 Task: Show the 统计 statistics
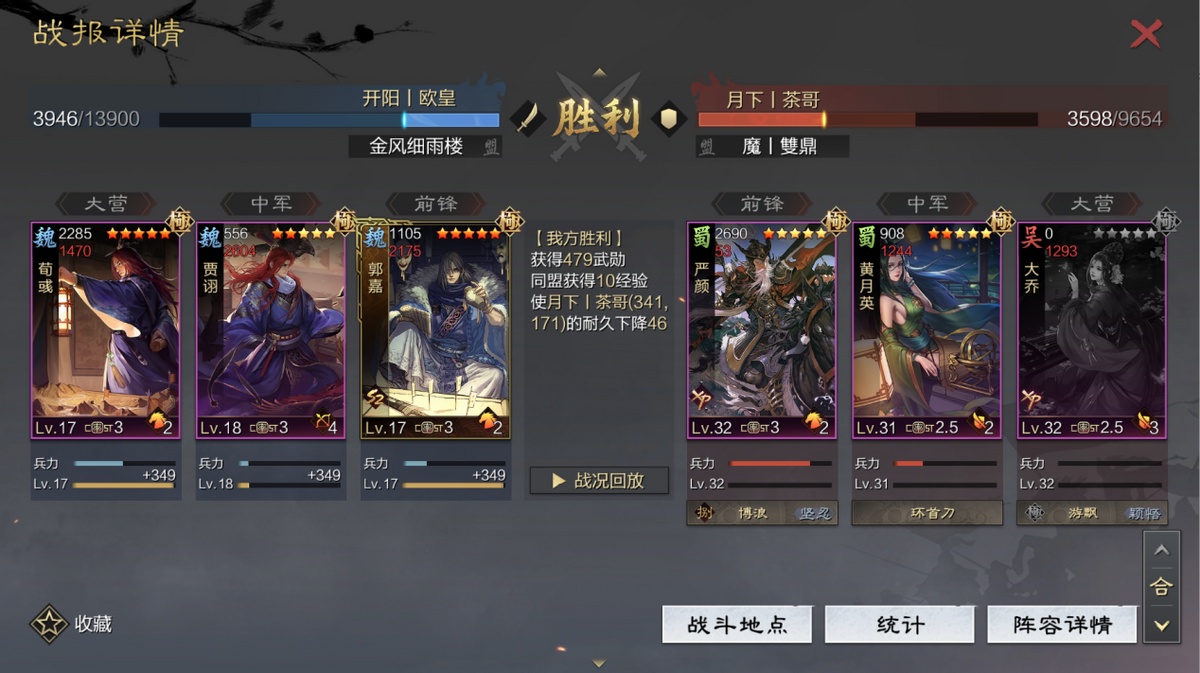tap(899, 625)
